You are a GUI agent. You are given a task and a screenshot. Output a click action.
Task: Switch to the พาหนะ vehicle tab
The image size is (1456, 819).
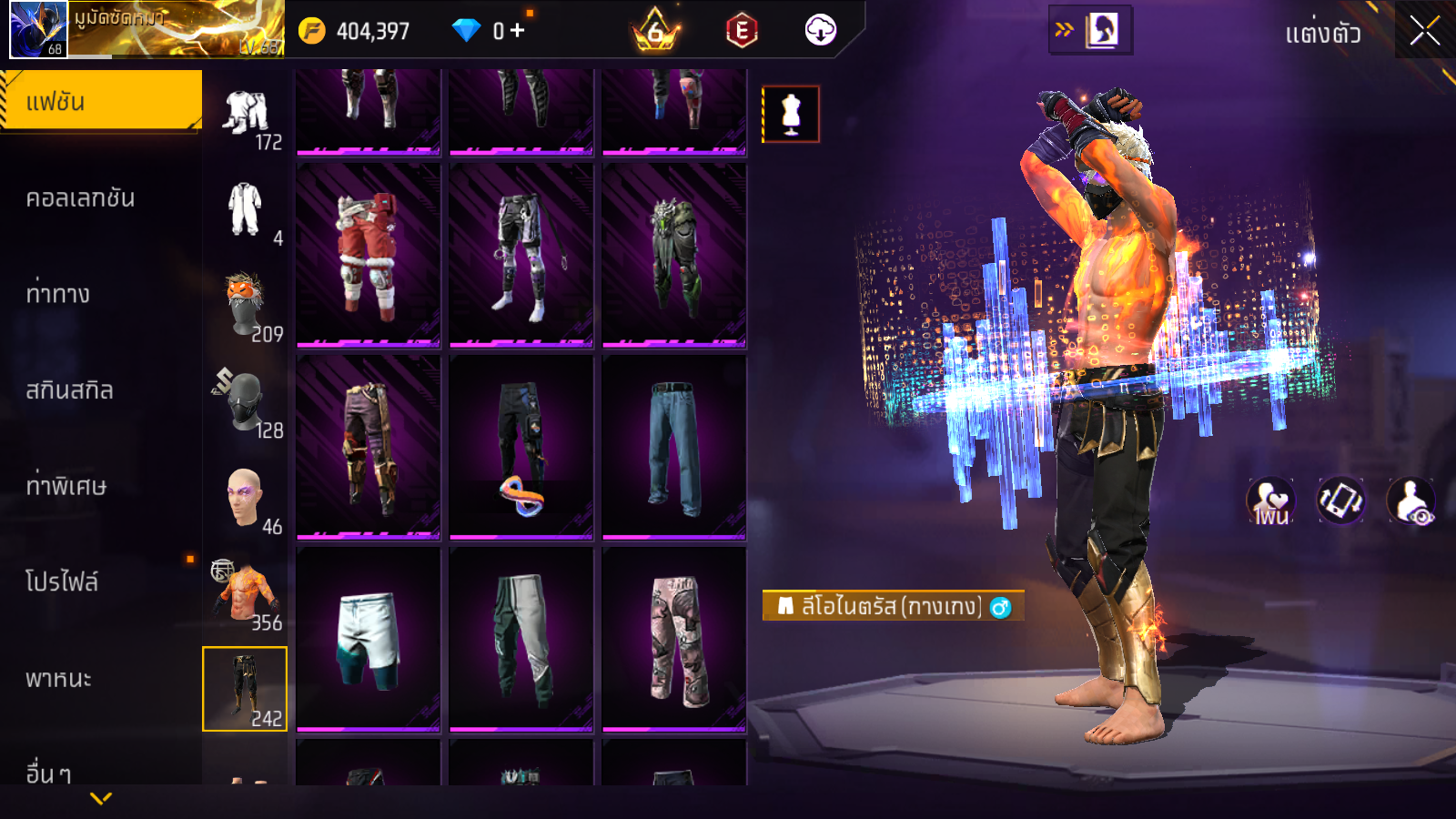(59, 679)
